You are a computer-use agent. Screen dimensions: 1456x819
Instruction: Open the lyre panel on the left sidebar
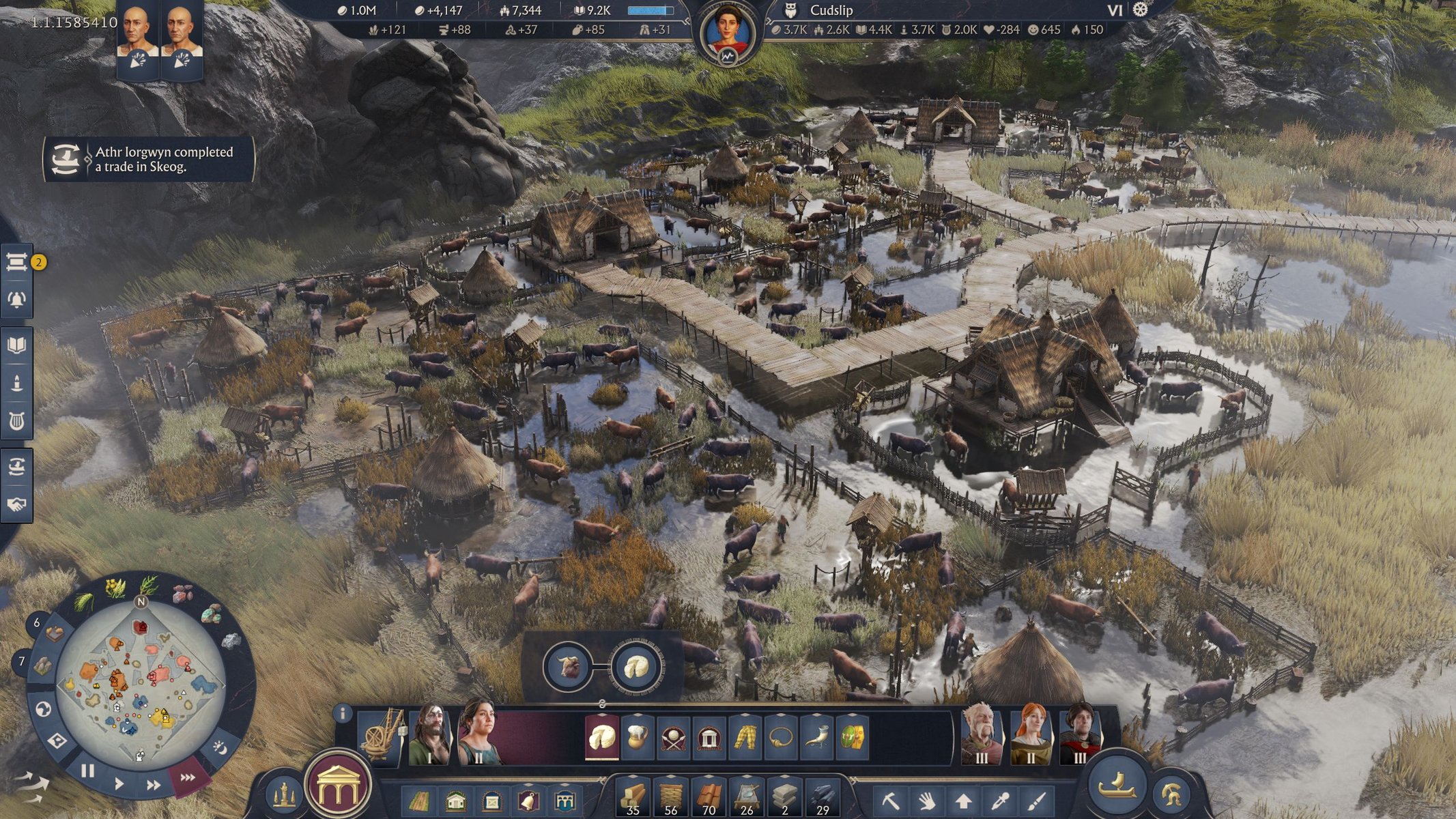tap(17, 422)
